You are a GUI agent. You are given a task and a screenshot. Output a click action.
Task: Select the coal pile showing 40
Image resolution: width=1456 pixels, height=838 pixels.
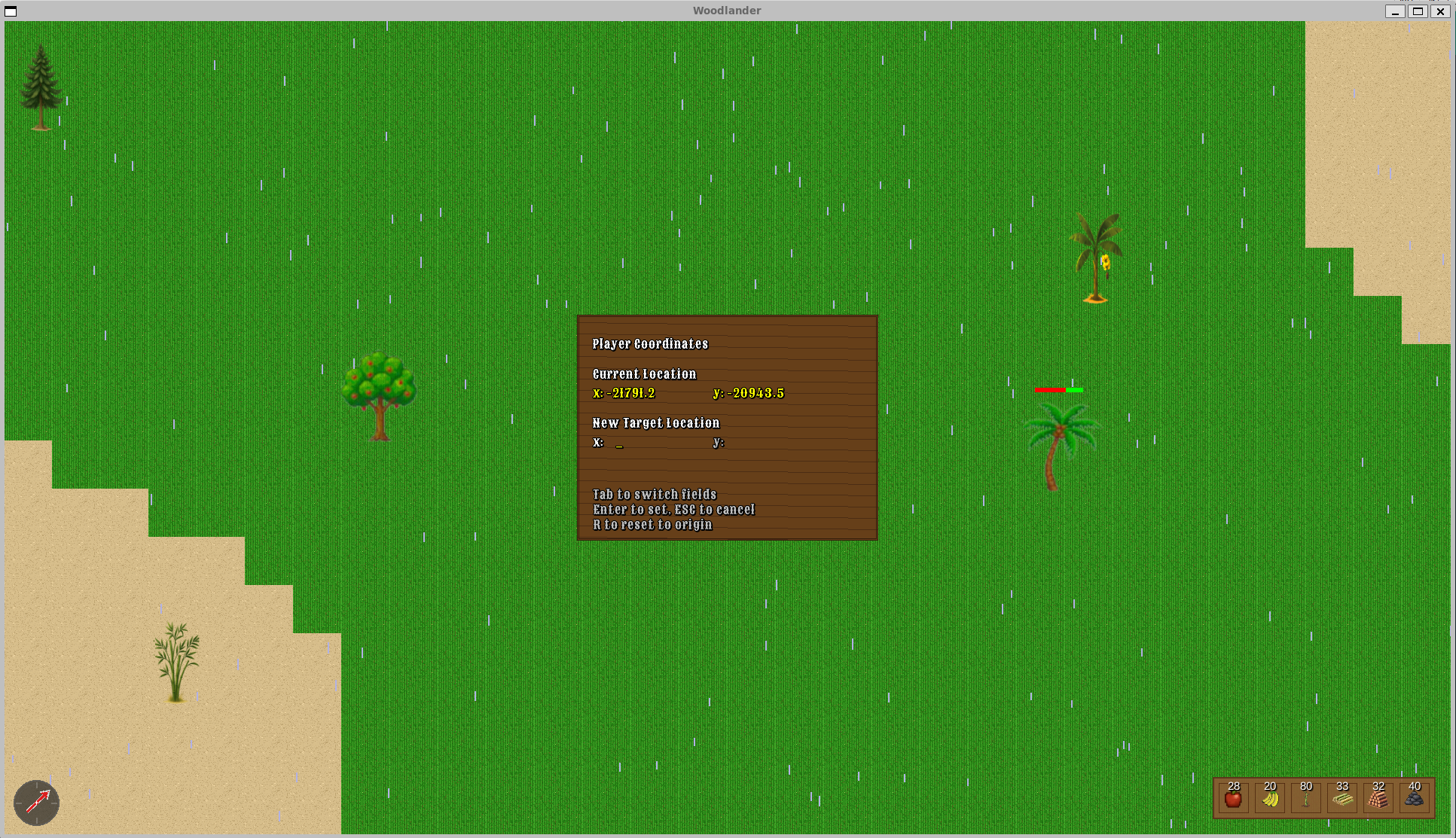pyautogui.click(x=1414, y=798)
